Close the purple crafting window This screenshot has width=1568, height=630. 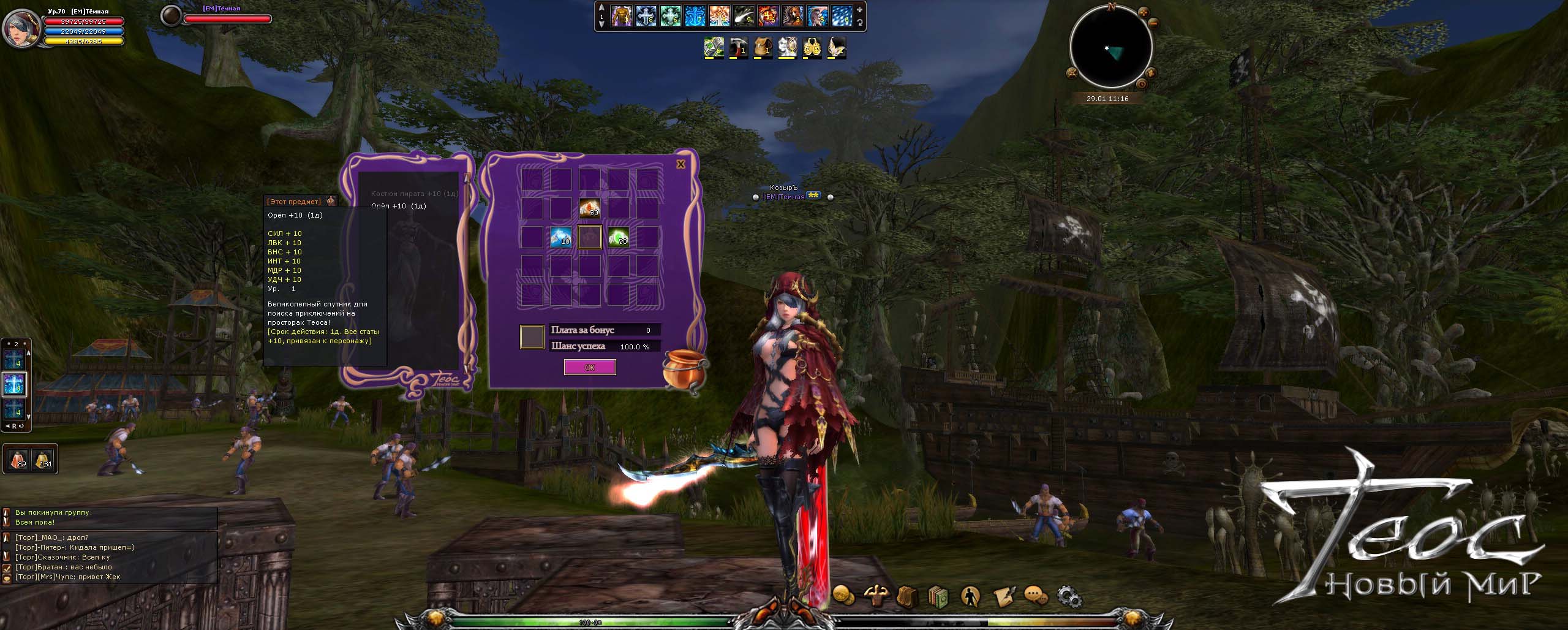(x=680, y=164)
